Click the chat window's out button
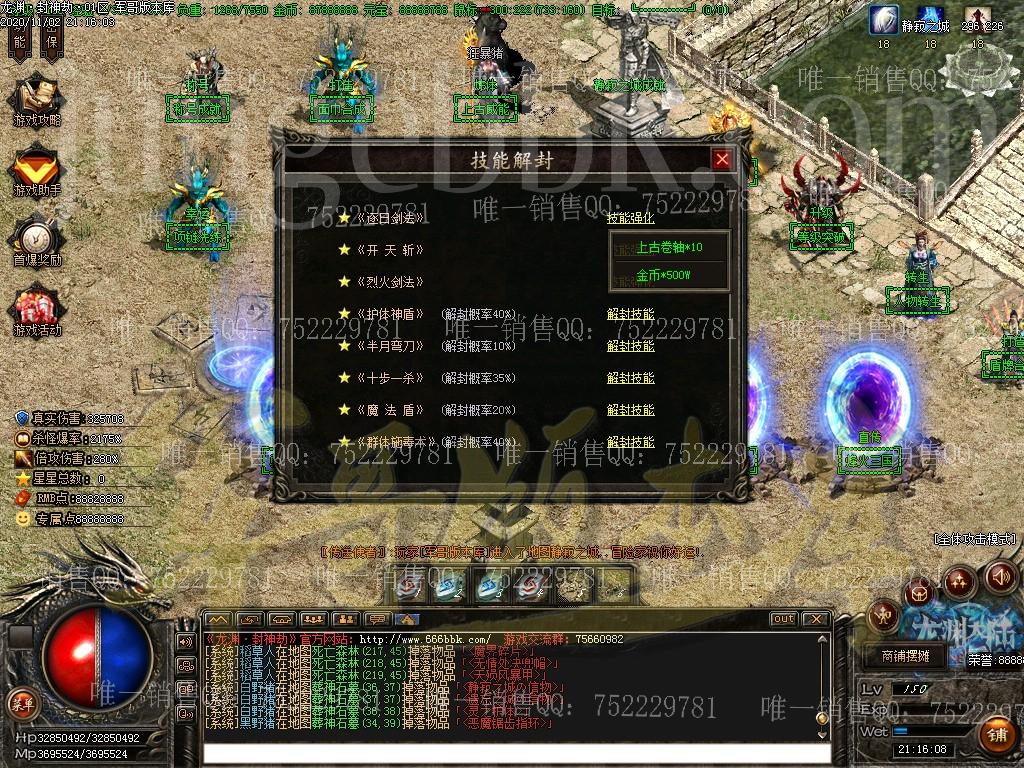Viewport: 1024px width, 768px height. pos(784,619)
